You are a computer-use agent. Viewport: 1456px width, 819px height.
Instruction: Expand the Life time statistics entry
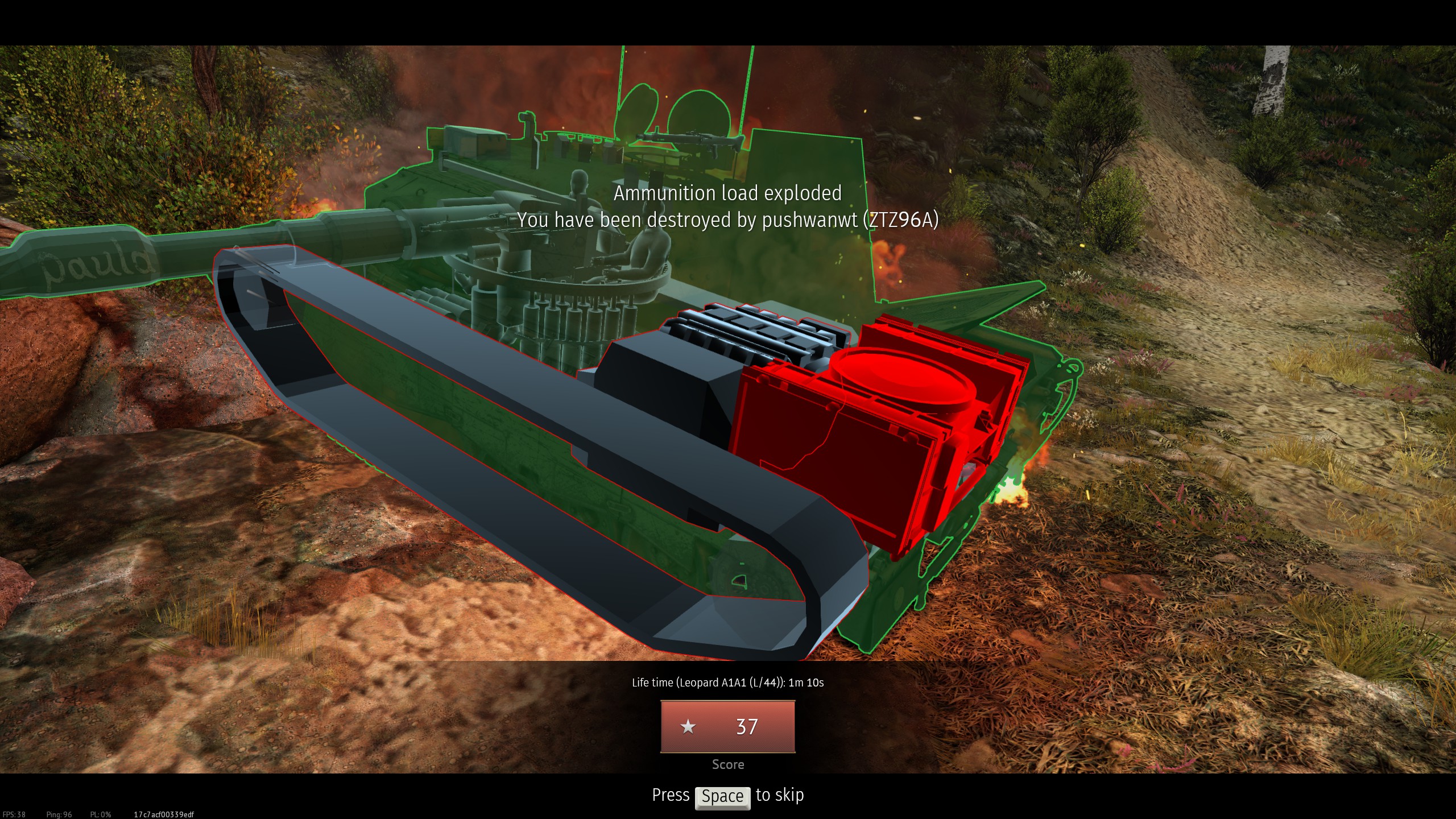click(x=728, y=682)
